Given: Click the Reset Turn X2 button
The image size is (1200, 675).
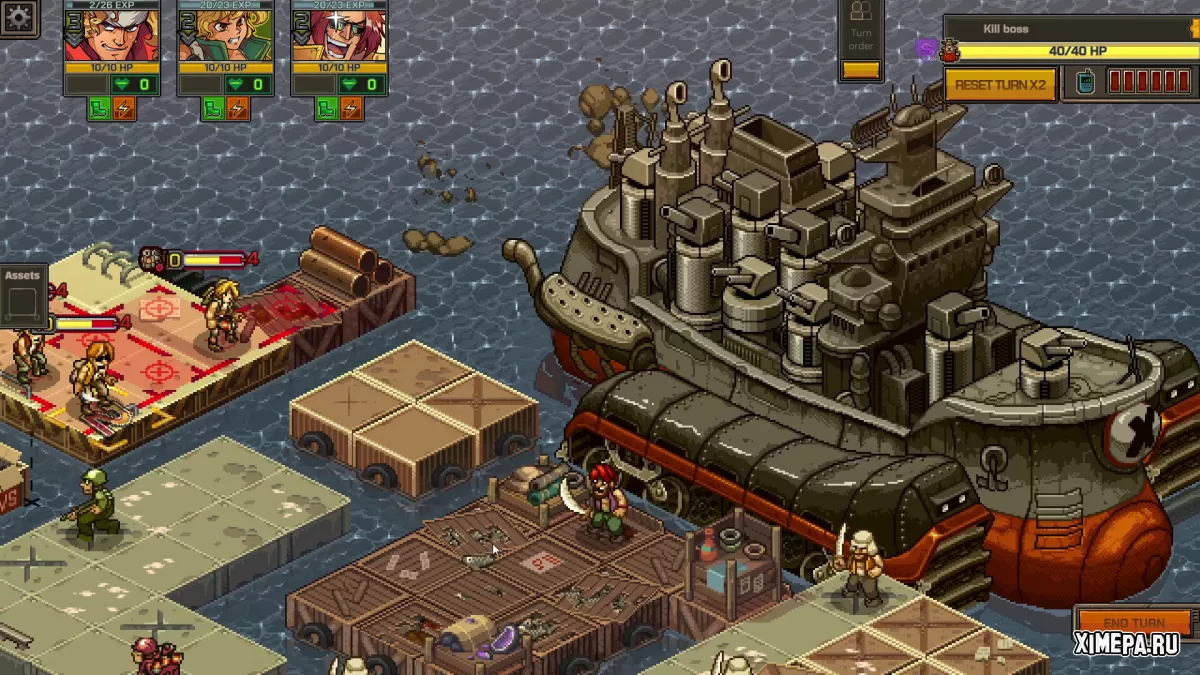Looking at the screenshot, I should 1000,85.
